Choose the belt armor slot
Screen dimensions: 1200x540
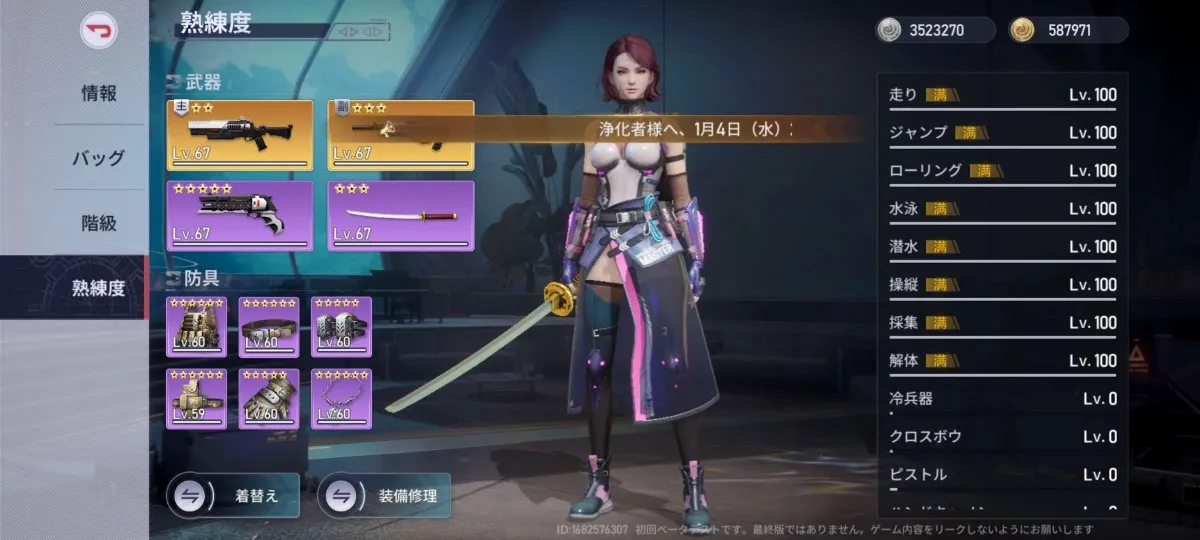click(269, 327)
